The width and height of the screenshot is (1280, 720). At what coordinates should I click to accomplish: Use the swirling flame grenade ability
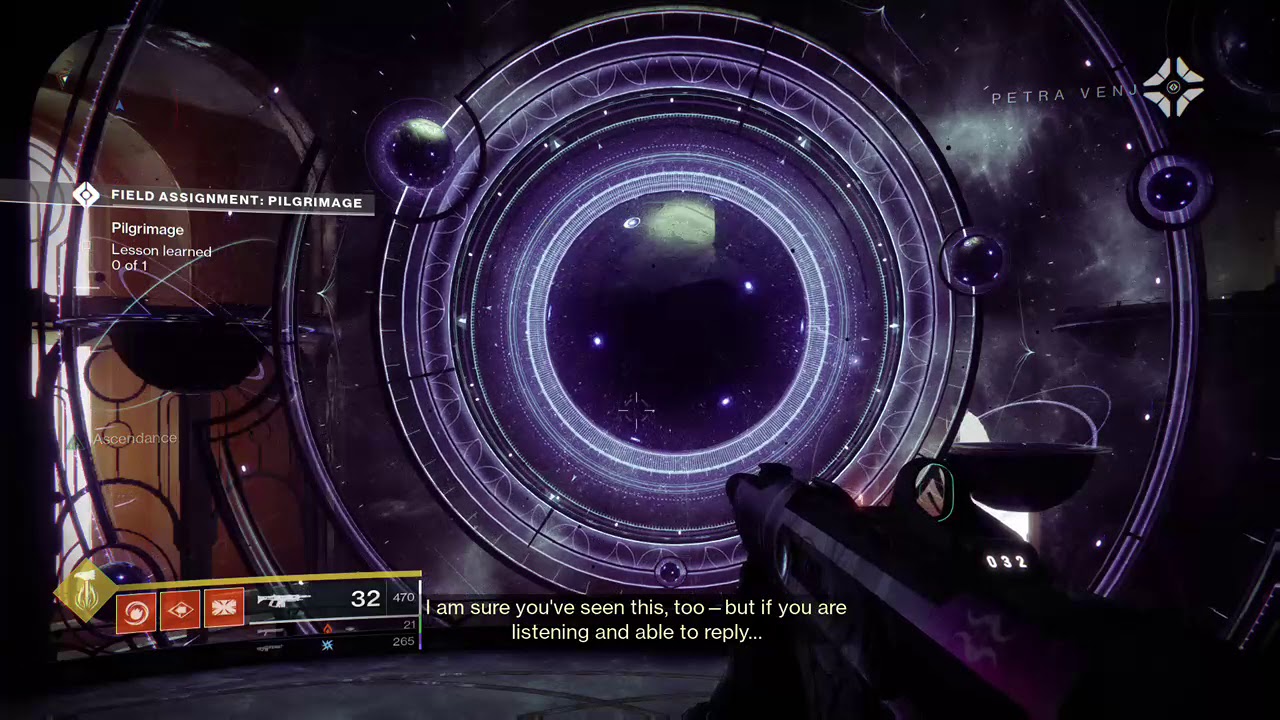tap(136, 610)
